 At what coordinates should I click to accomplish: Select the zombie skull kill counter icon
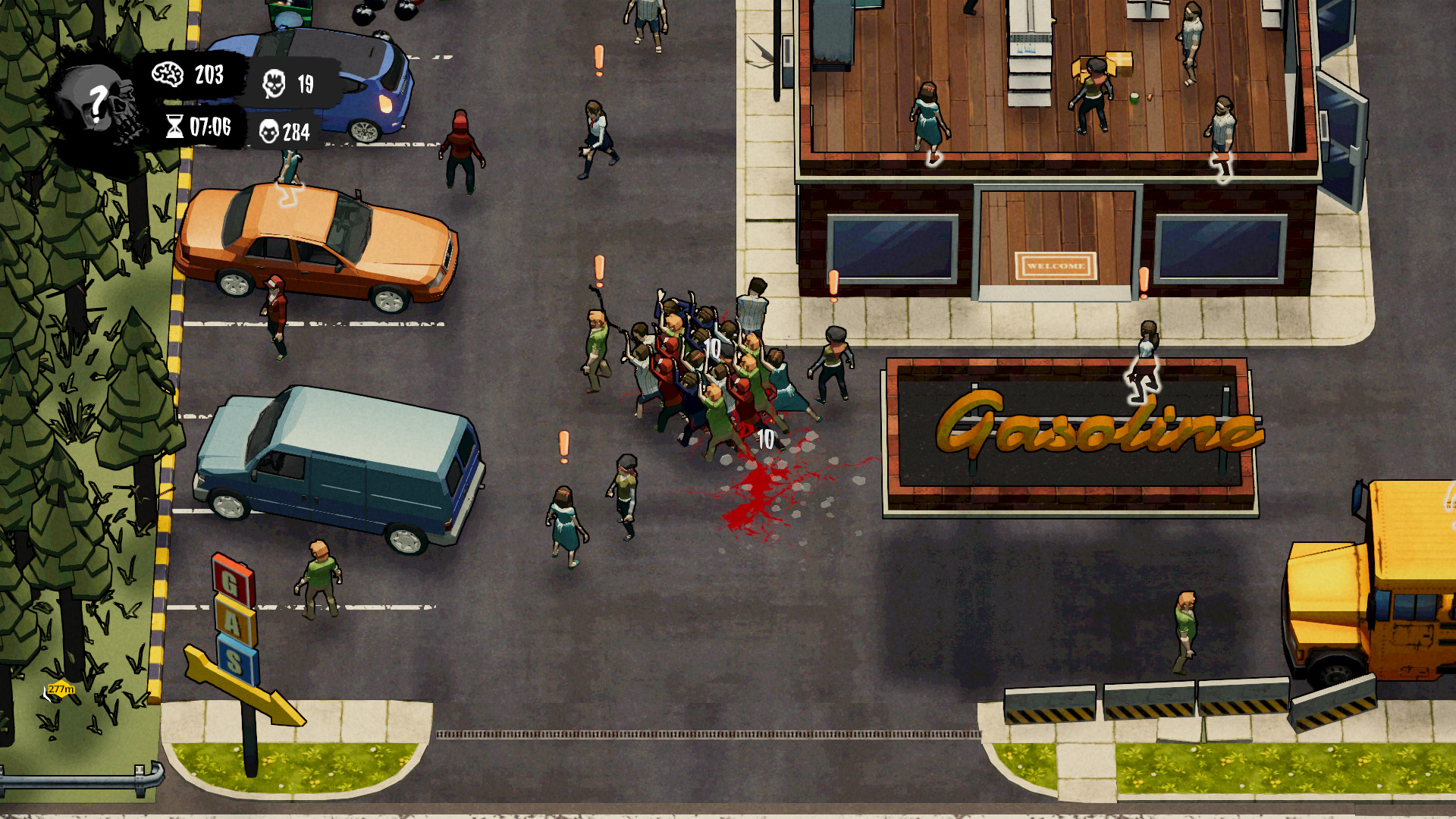271,85
